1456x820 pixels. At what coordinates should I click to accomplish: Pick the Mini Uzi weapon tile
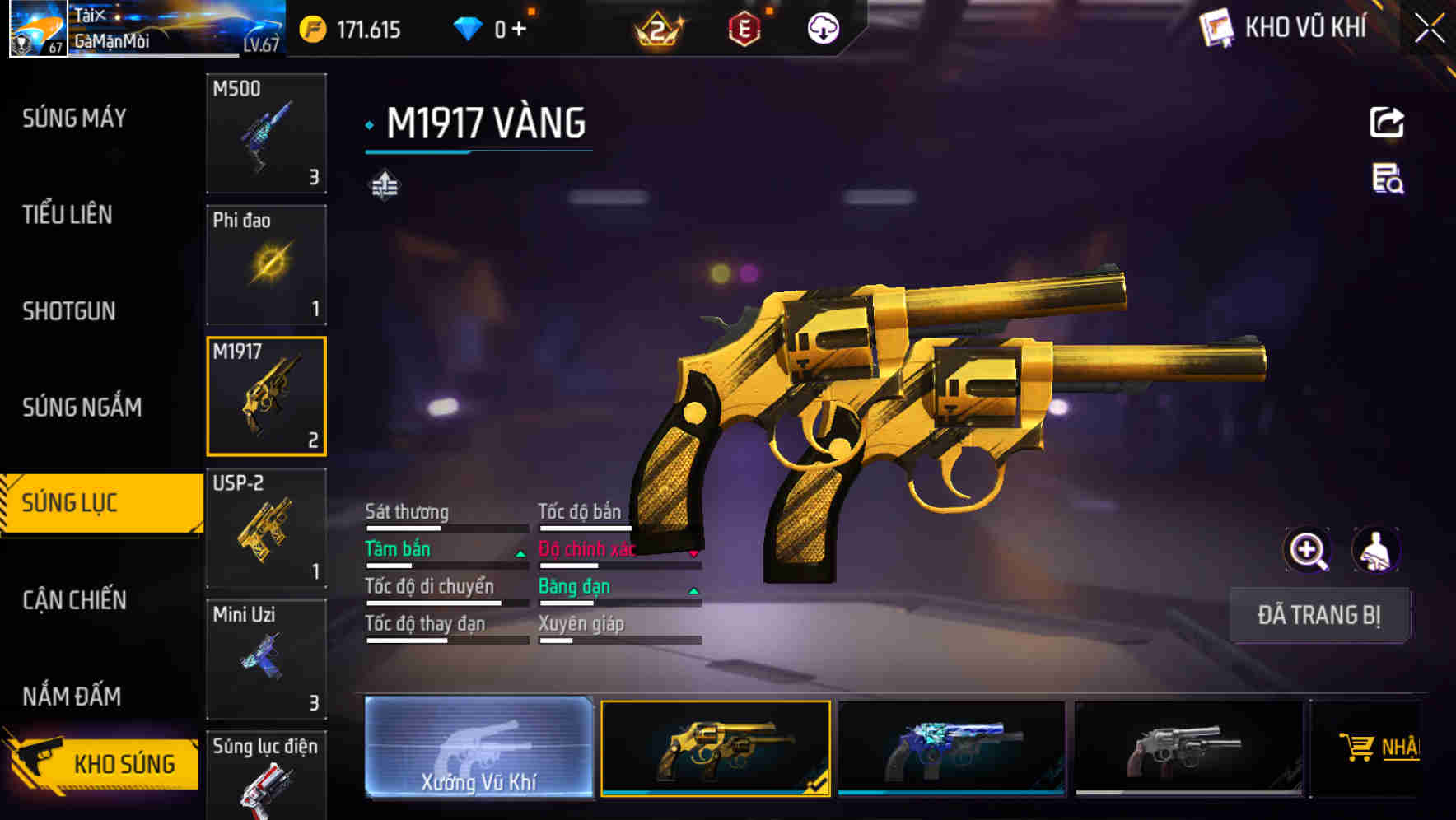click(266, 659)
